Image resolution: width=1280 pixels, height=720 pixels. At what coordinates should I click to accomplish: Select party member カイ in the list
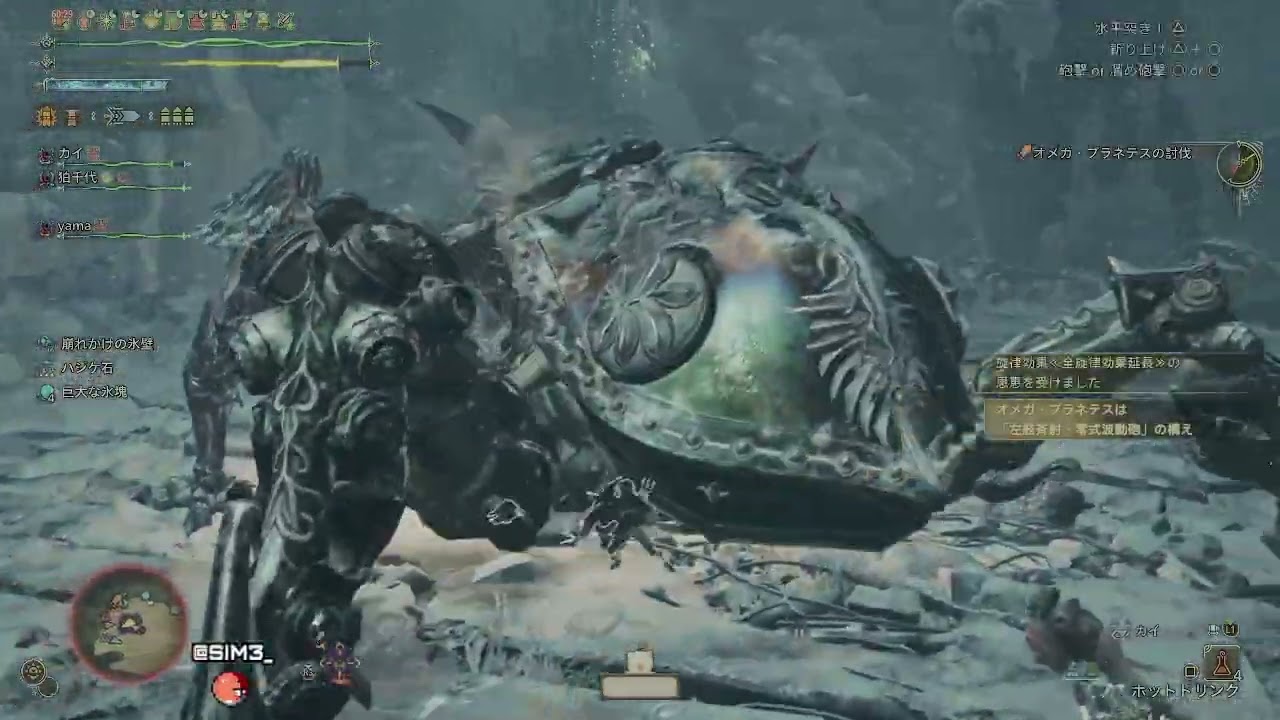click(x=70, y=153)
